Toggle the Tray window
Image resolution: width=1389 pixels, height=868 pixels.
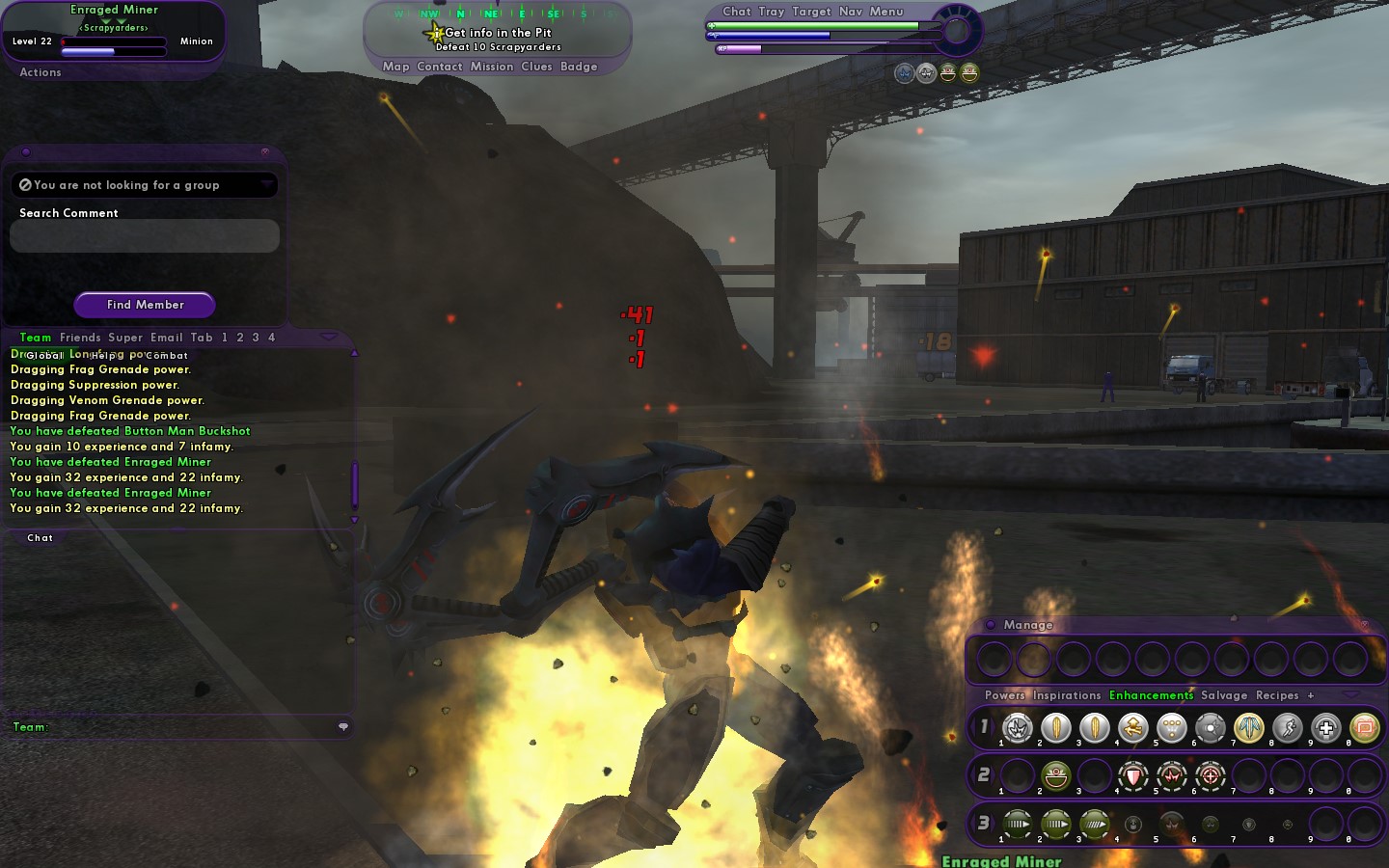pos(771,12)
